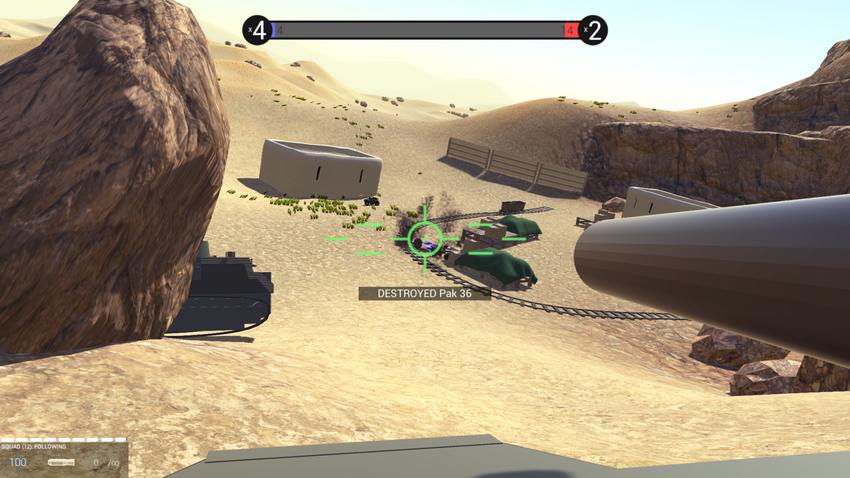Screen dimensions: 850x478
Task: Click the tank shell weapon icon
Action: tap(61, 462)
